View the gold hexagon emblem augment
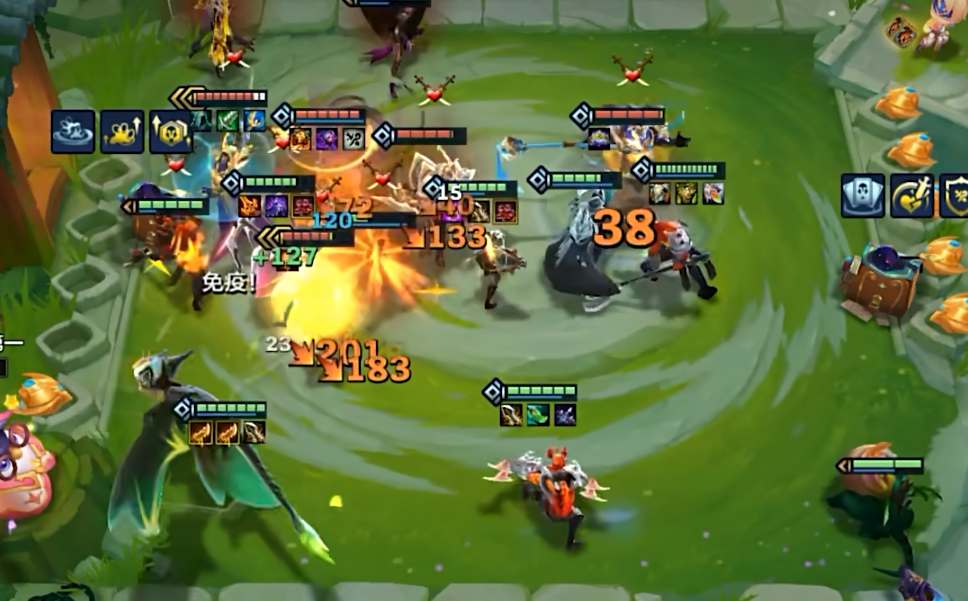Screen dimensions: 968x601 pos(171,132)
